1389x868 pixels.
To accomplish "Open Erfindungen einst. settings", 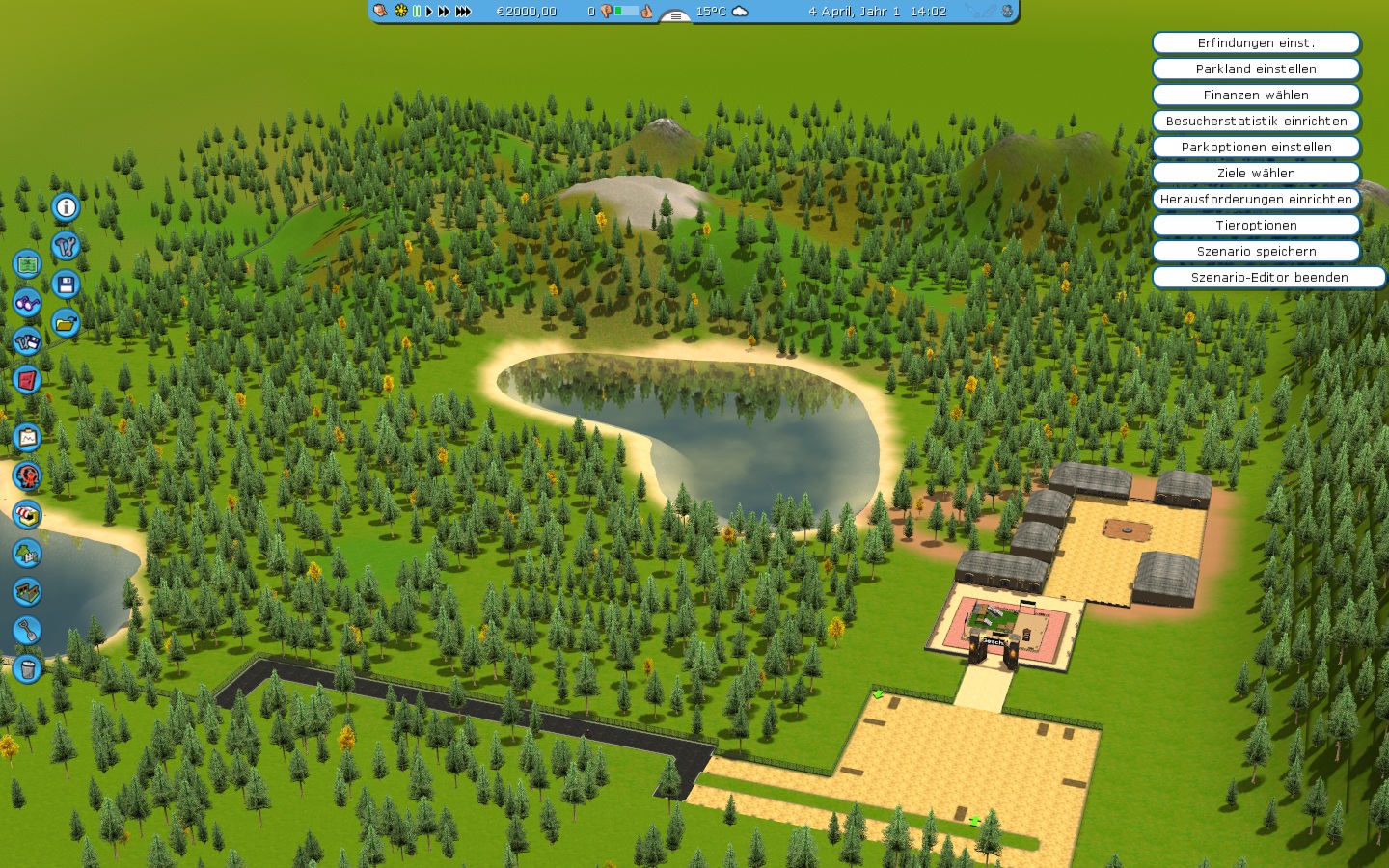I will [1256, 43].
